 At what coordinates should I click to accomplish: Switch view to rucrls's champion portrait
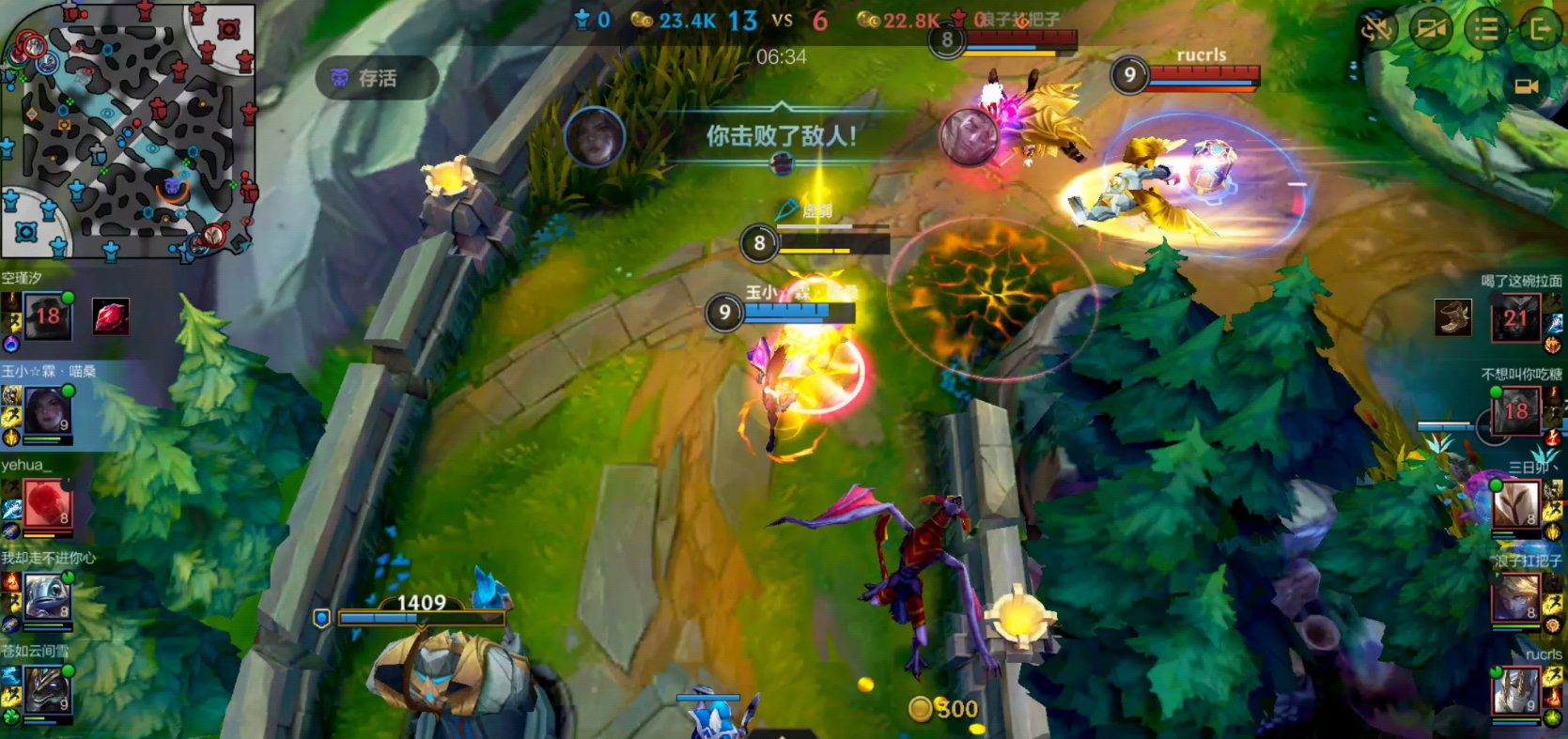point(1515,690)
